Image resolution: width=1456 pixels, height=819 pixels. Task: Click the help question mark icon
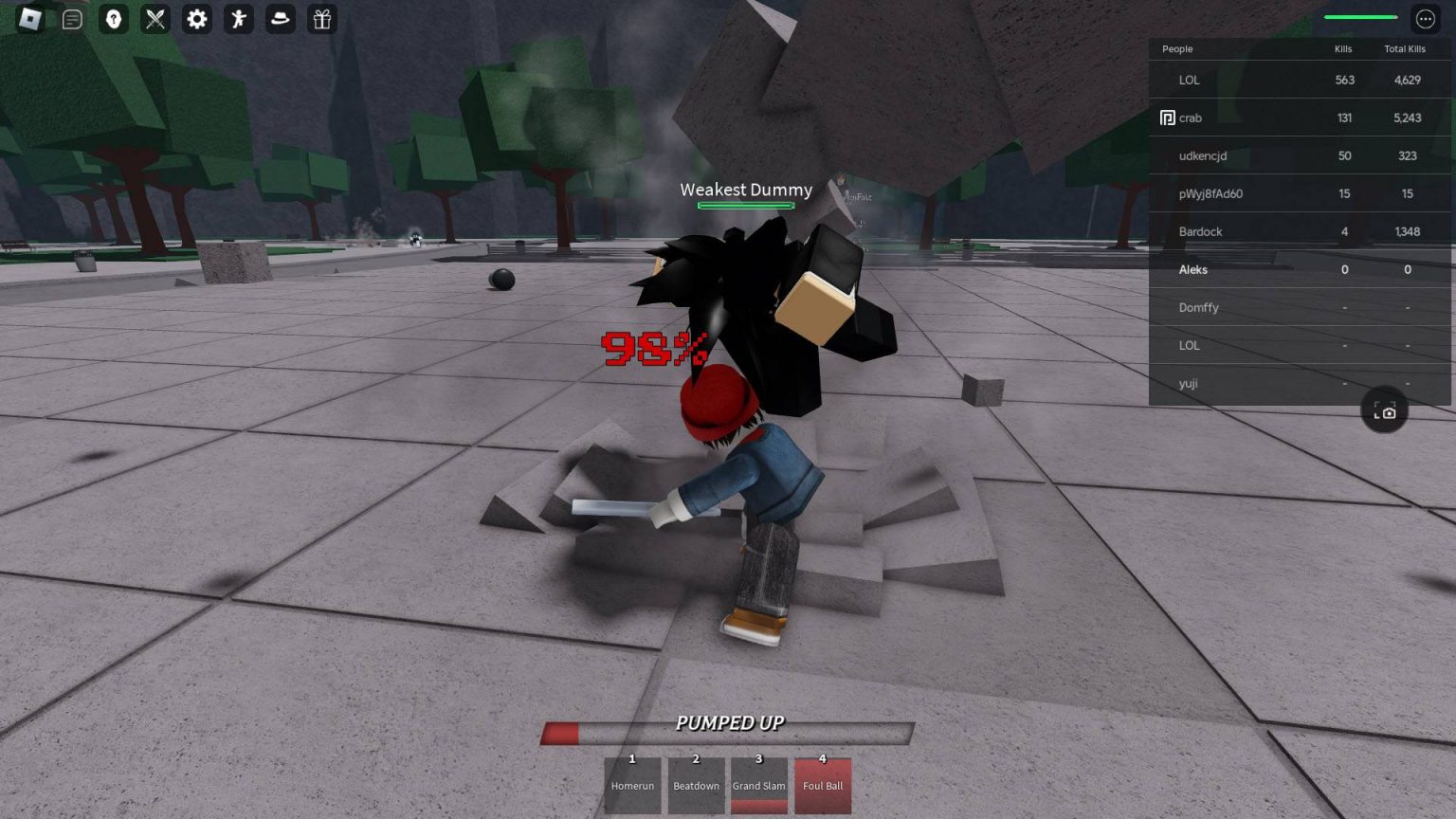(x=114, y=19)
